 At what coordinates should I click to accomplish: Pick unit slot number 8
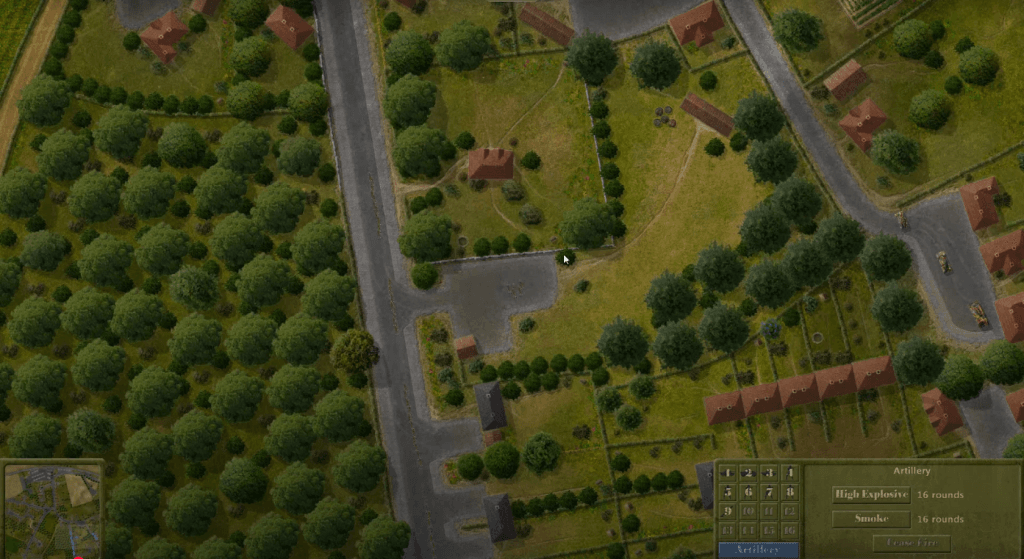coord(790,492)
